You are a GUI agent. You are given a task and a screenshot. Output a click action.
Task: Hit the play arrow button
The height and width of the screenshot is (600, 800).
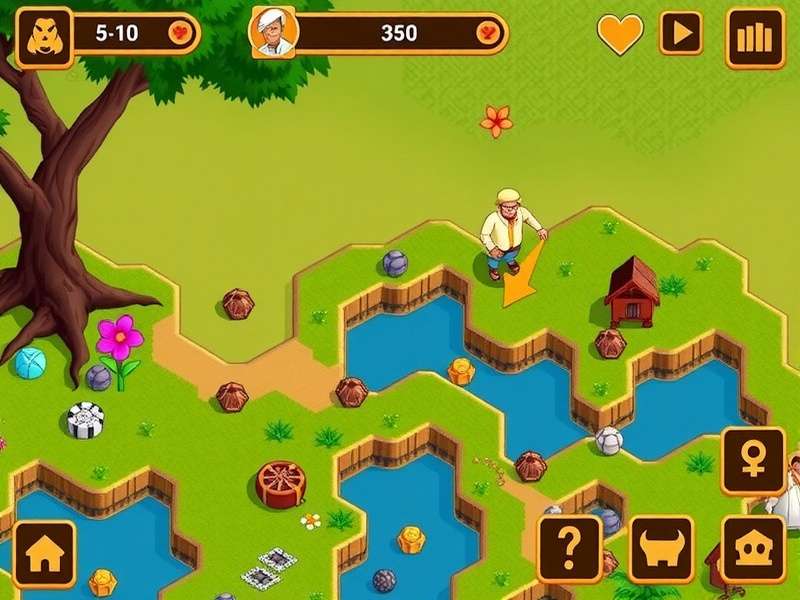pos(681,34)
